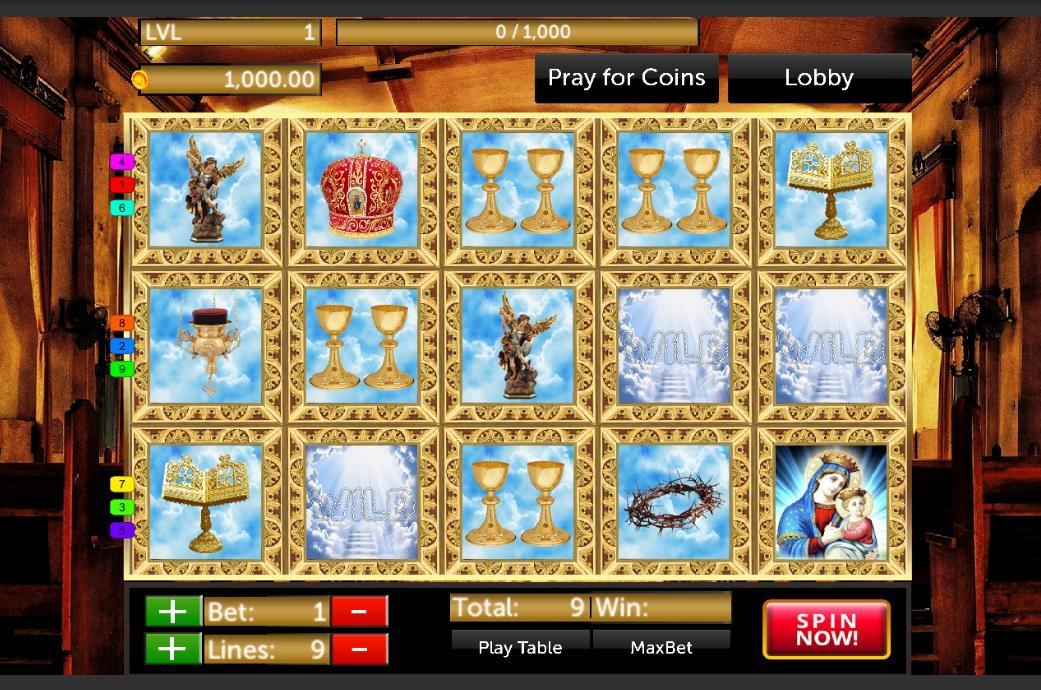Choose the orange payline 8 marker
This screenshot has width=1041, height=690.
pyautogui.click(x=122, y=323)
